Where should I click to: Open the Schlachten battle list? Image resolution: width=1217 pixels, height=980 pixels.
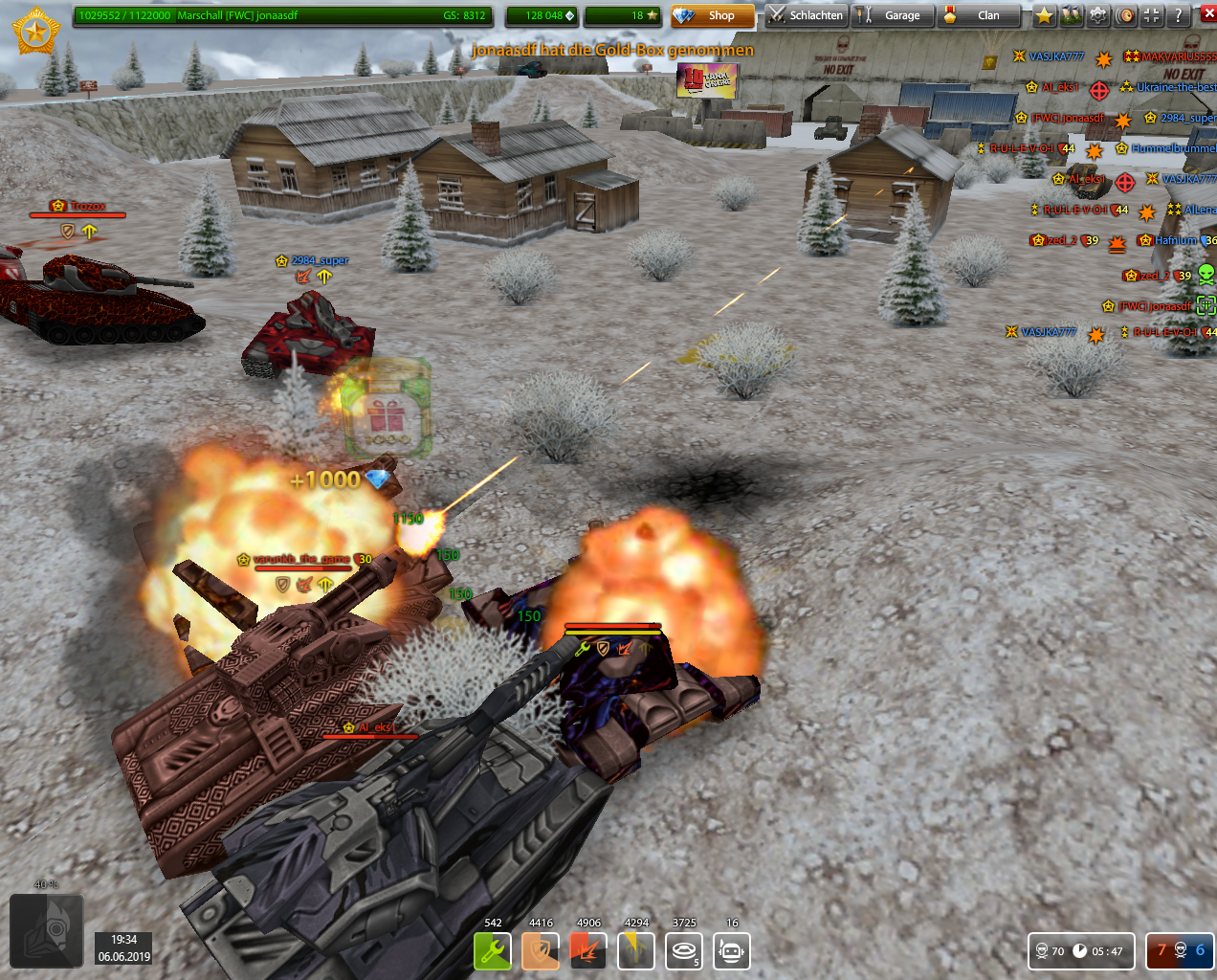click(x=806, y=15)
